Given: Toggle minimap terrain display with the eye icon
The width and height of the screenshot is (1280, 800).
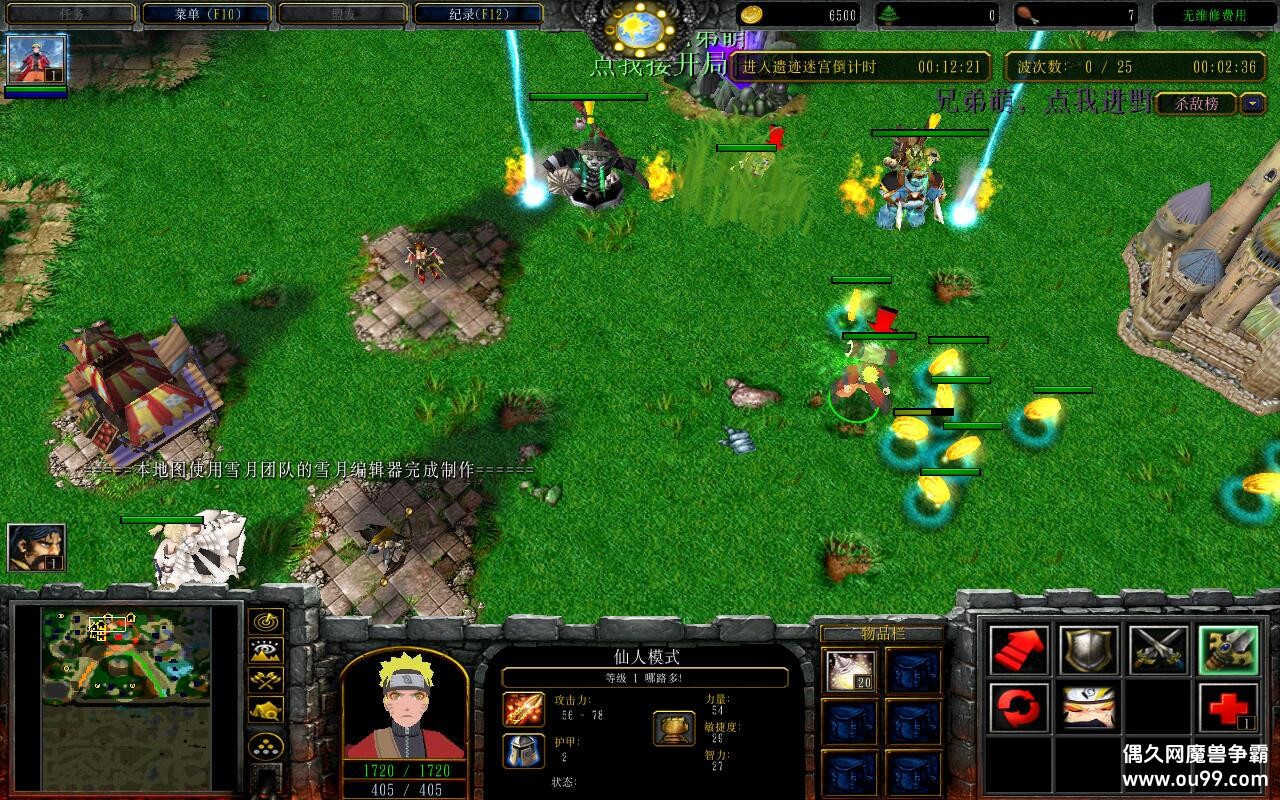Looking at the screenshot, I should point(265,651).
